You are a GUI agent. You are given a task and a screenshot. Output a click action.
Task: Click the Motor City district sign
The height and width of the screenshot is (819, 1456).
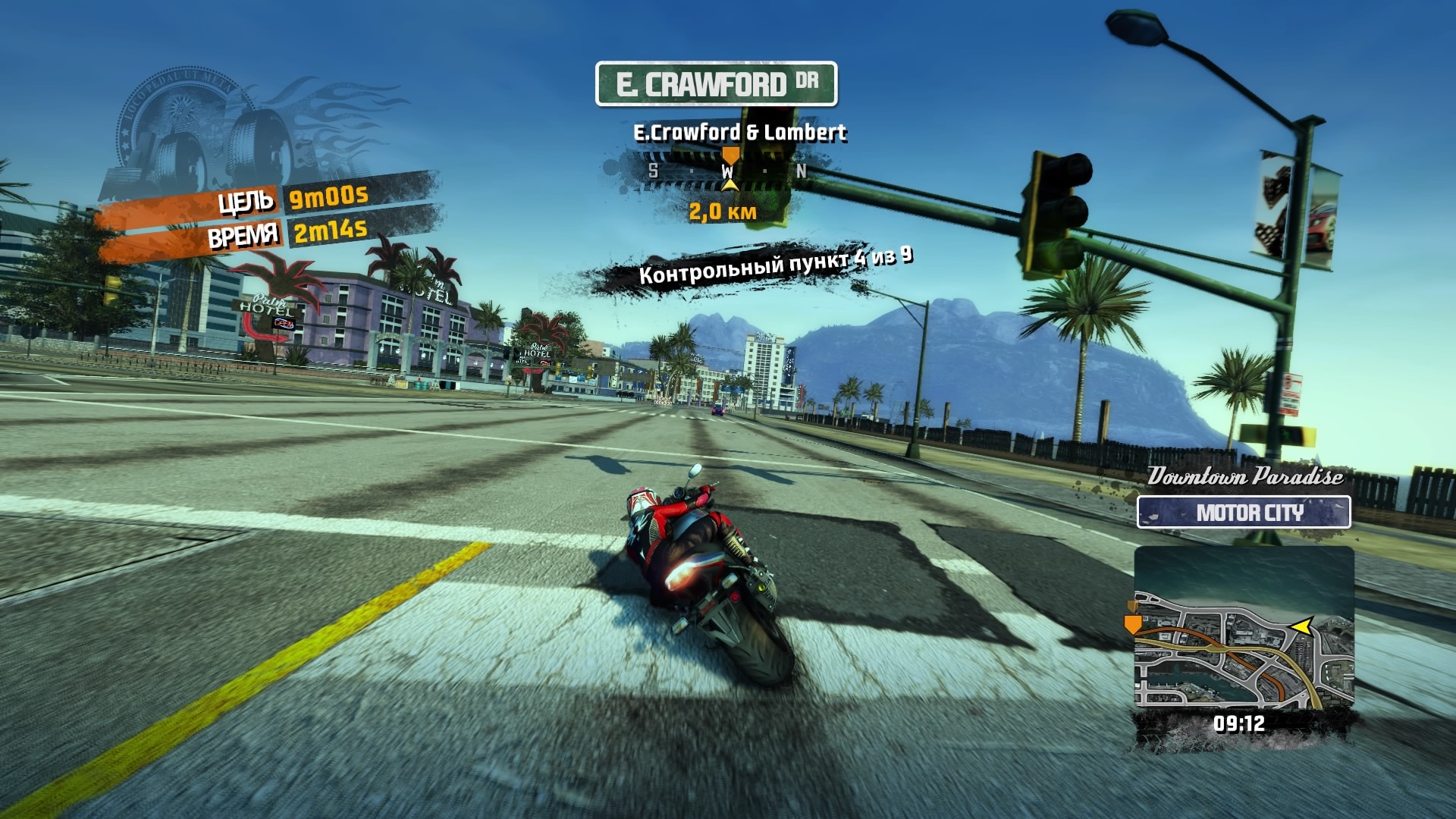coord(1244,513)
